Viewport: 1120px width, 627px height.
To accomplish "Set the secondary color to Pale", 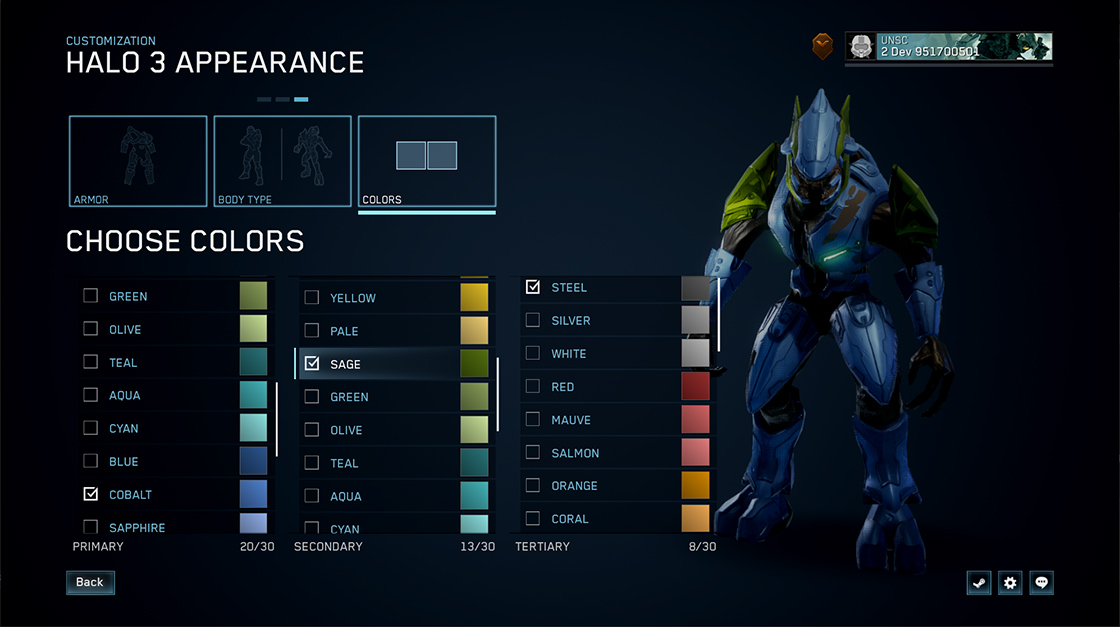I will 344,331.
